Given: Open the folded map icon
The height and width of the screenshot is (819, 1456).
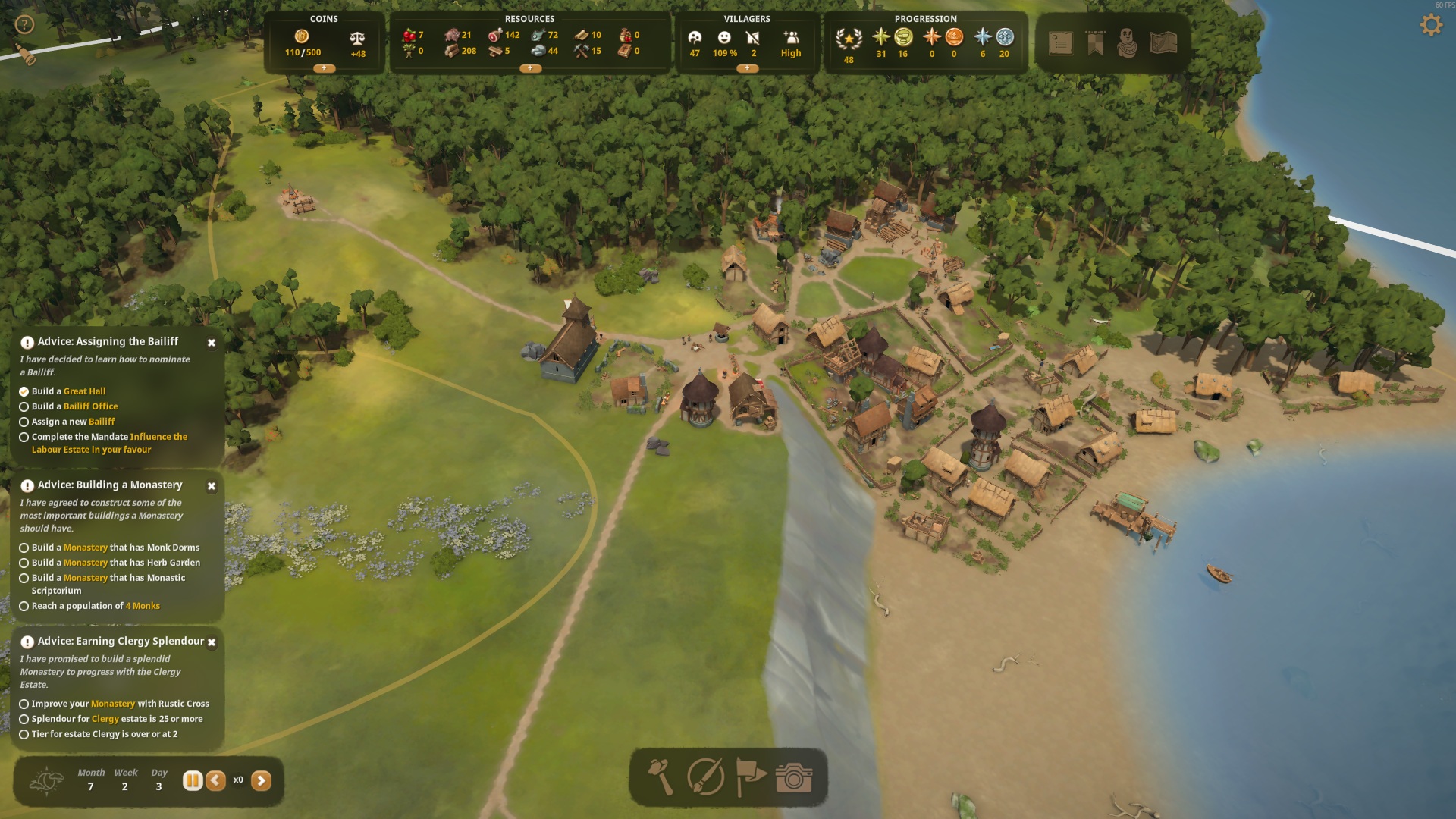Looking at the screenshot, I should point(1163,43).
